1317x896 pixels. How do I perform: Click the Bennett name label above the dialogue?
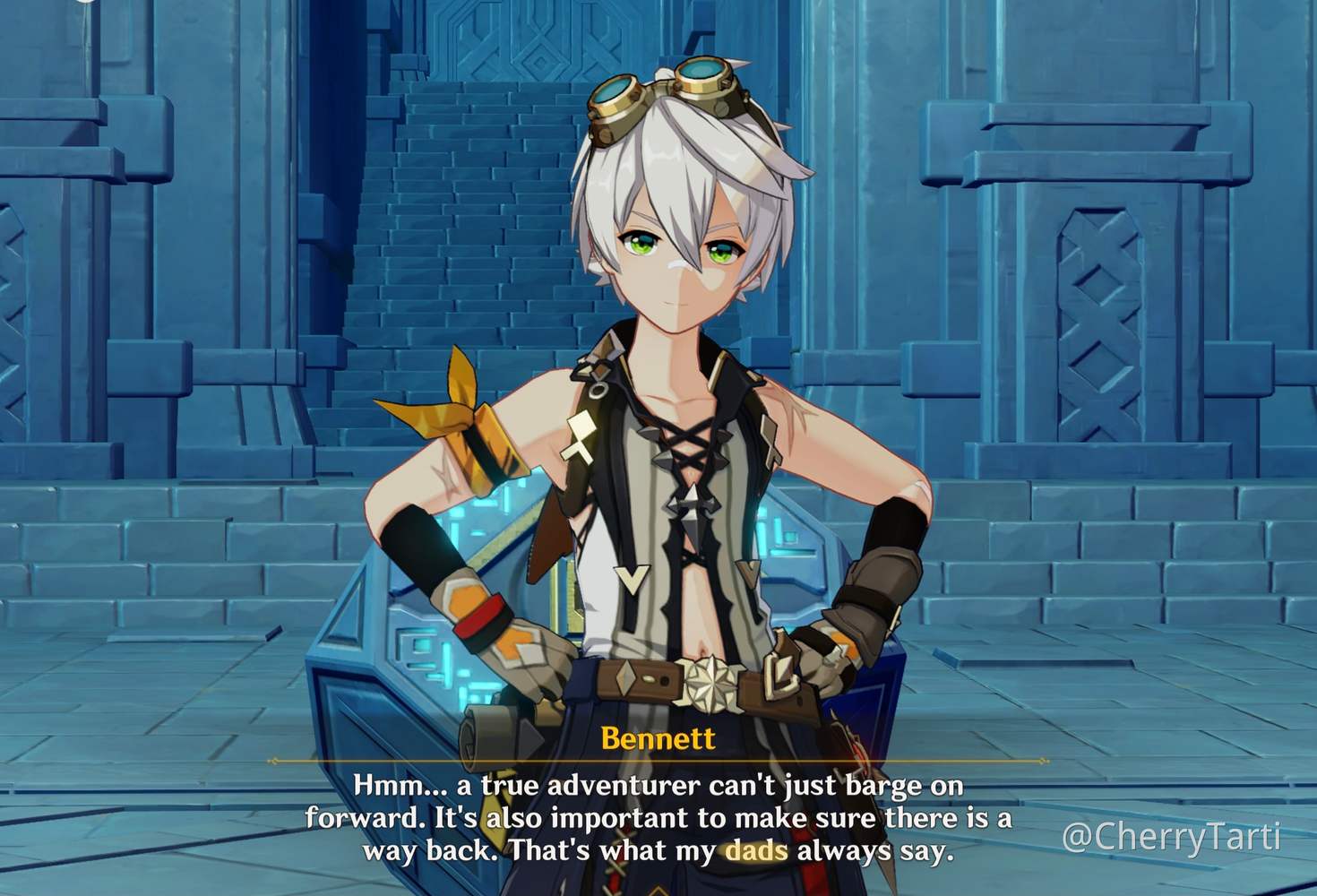point(659,737)
